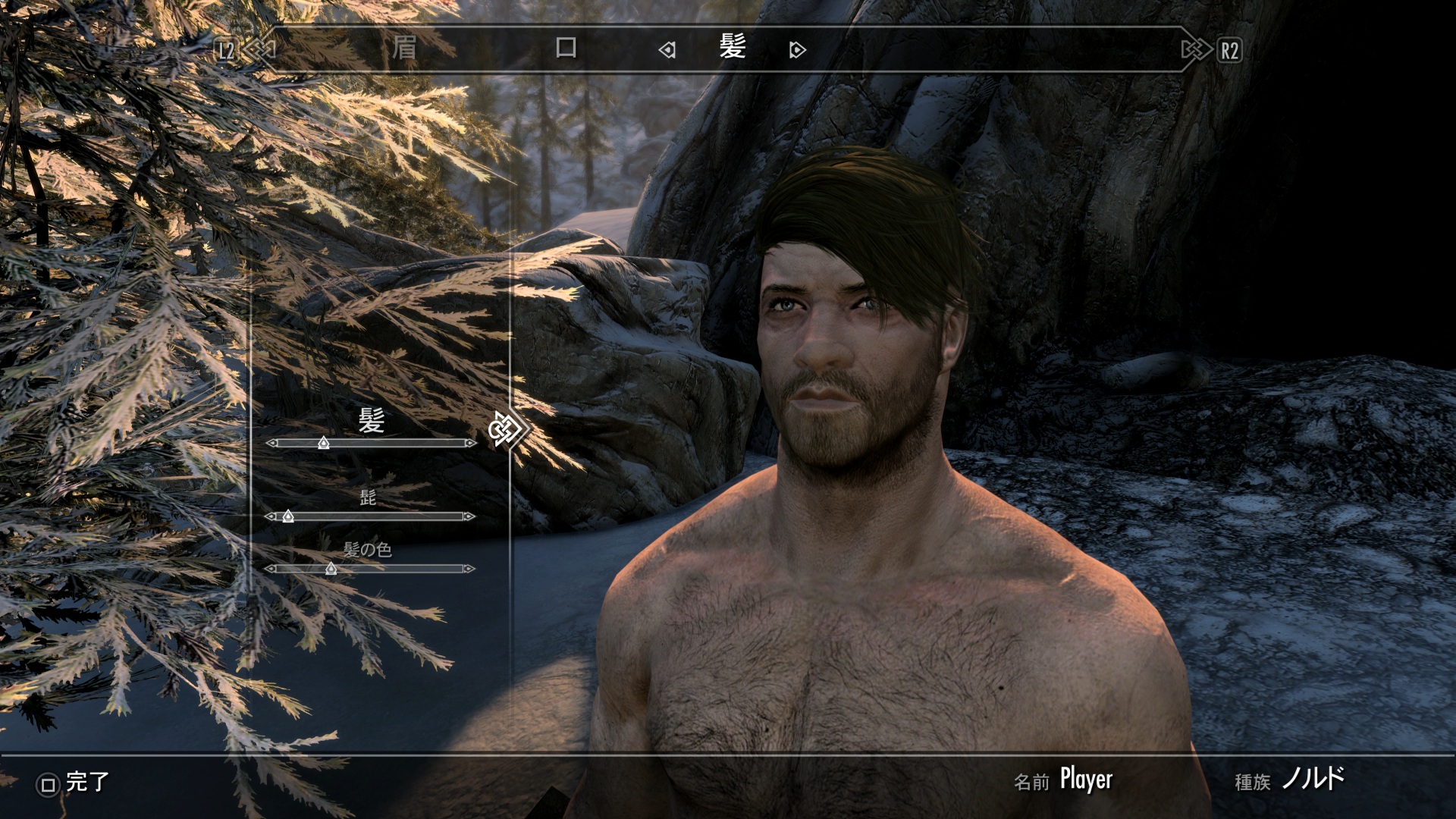
Task: Click the 髪 slider's right increase arrow
Action: click(470, 443)
